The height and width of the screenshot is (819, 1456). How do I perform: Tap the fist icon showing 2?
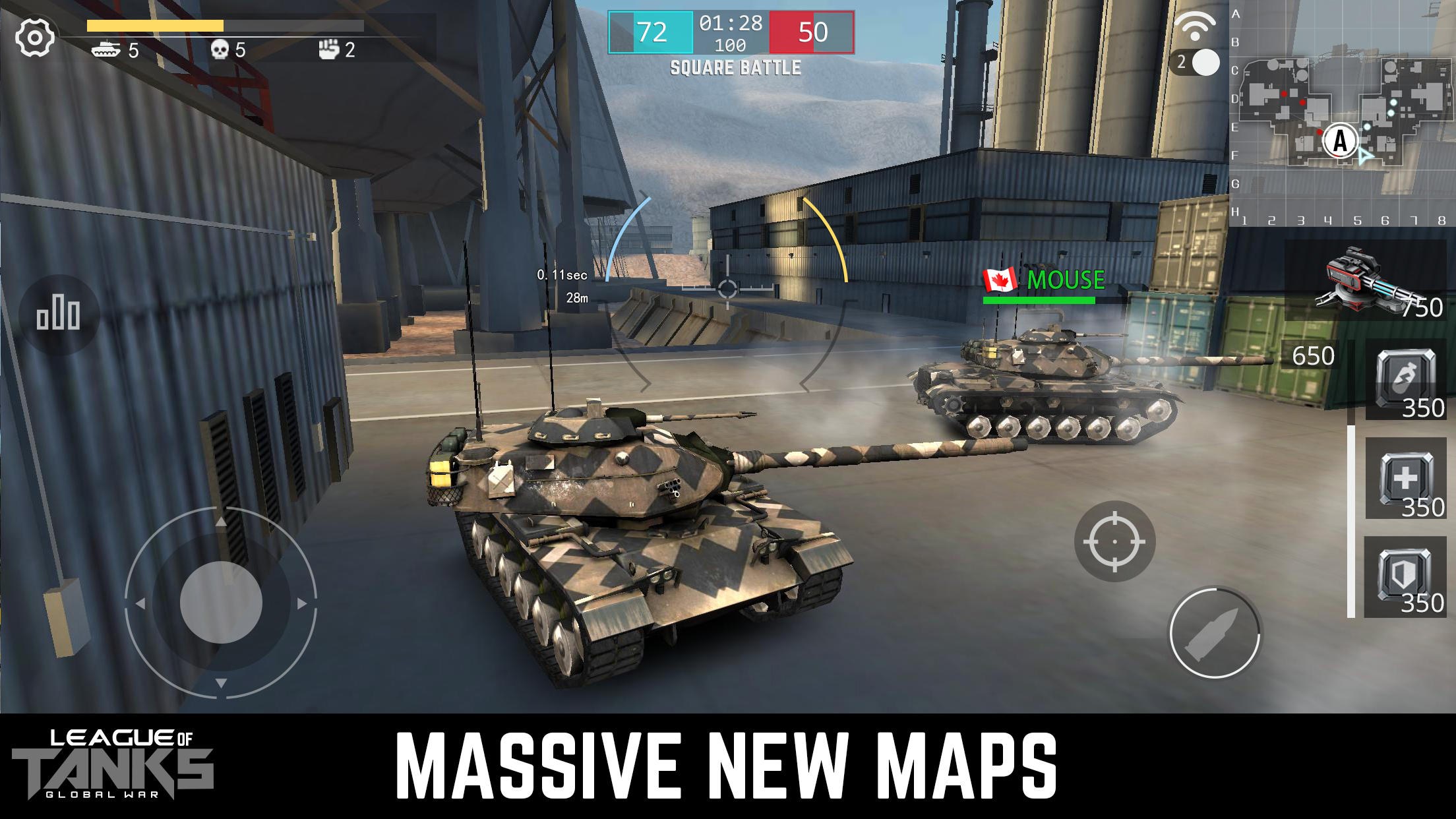332,49
